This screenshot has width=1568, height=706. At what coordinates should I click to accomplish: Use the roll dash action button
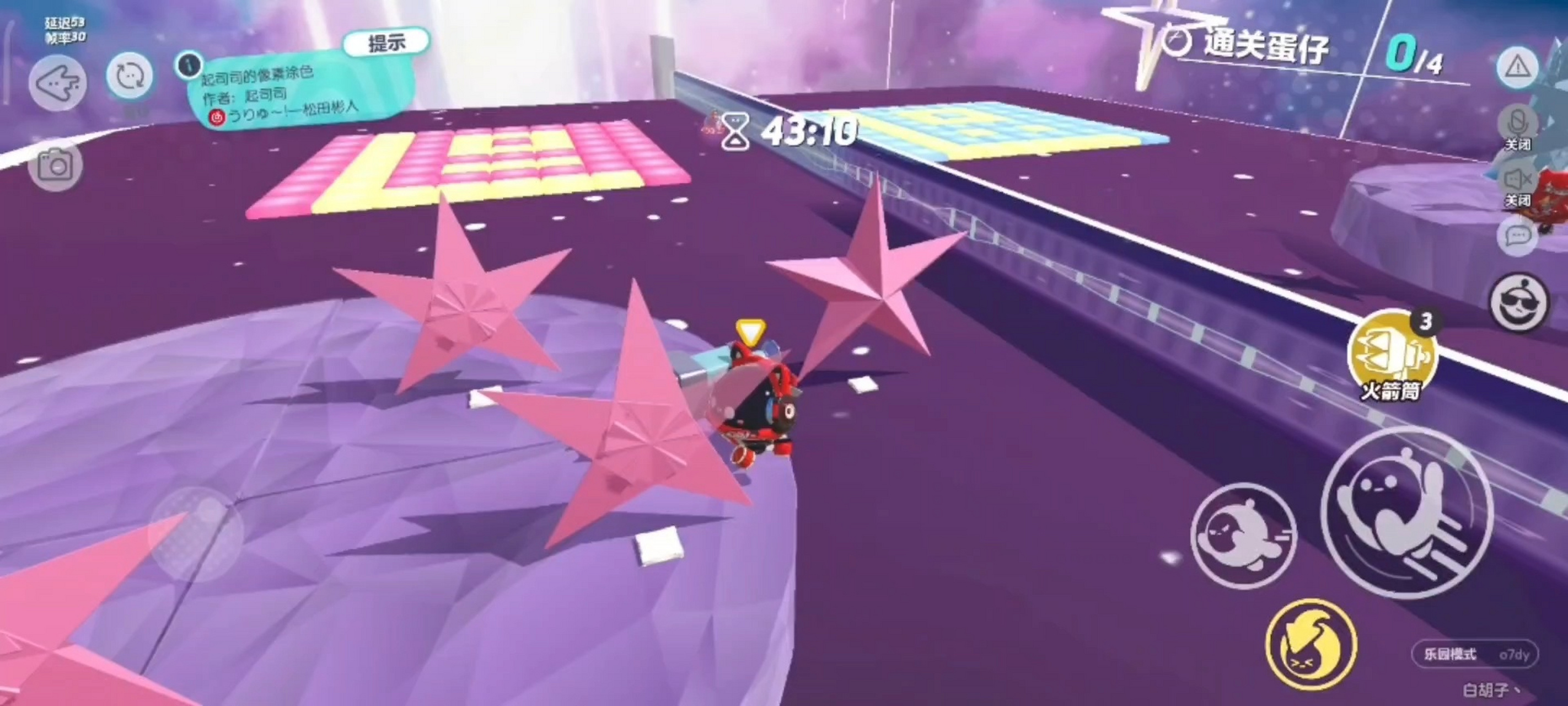tap(1243, 536)
